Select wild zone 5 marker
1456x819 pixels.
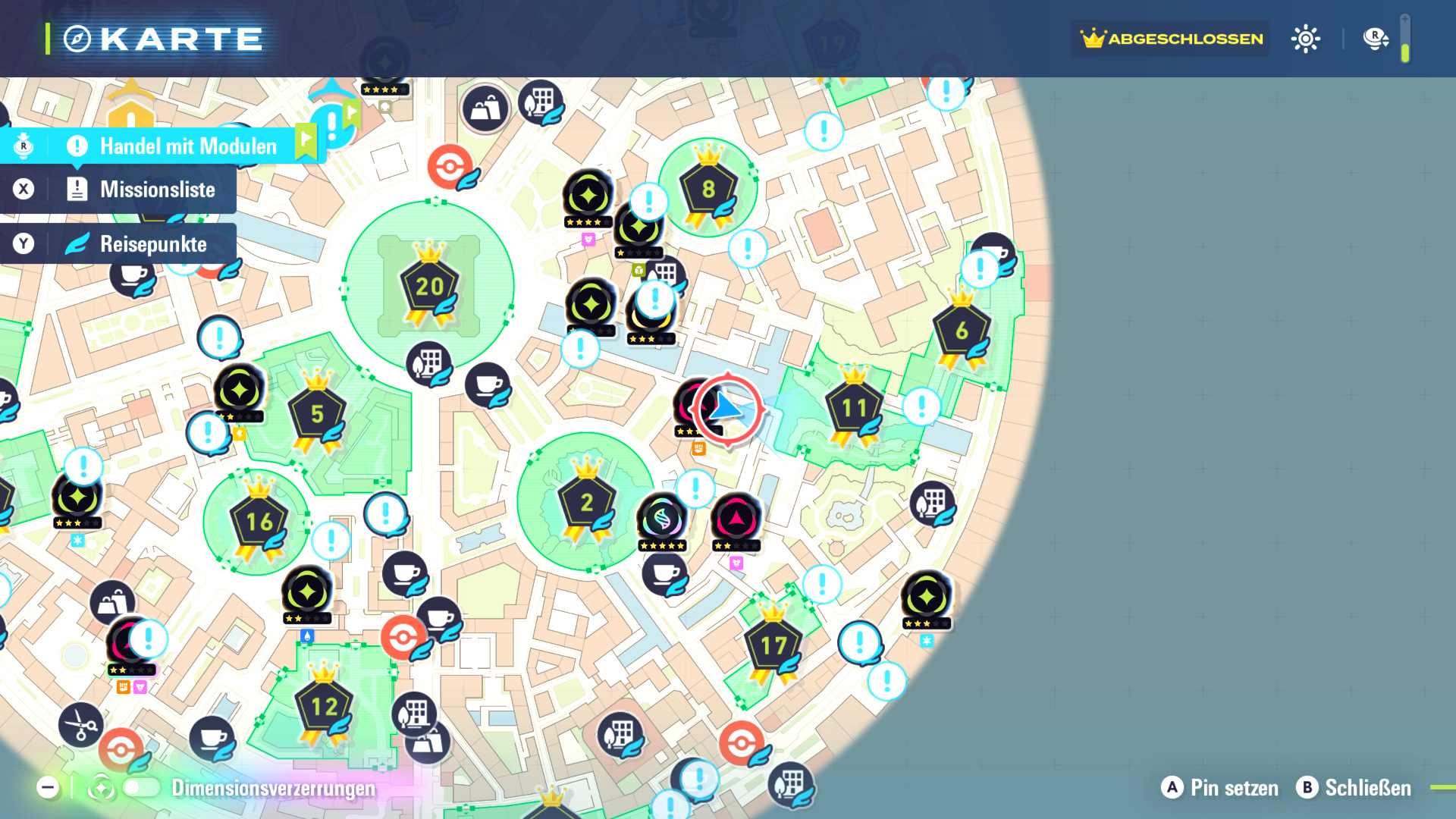(317, 414)
